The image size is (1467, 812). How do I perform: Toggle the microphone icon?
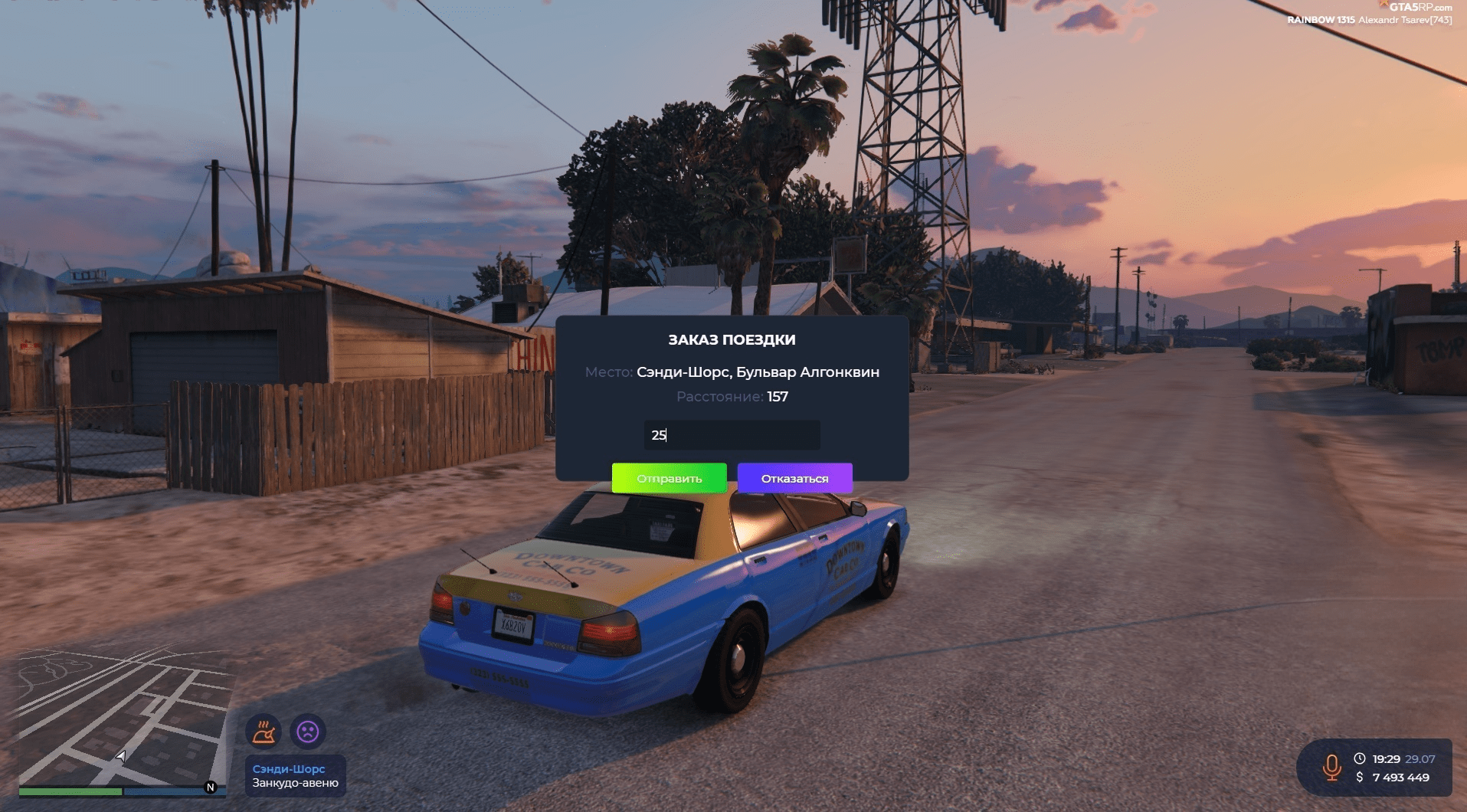(1331, 767)
